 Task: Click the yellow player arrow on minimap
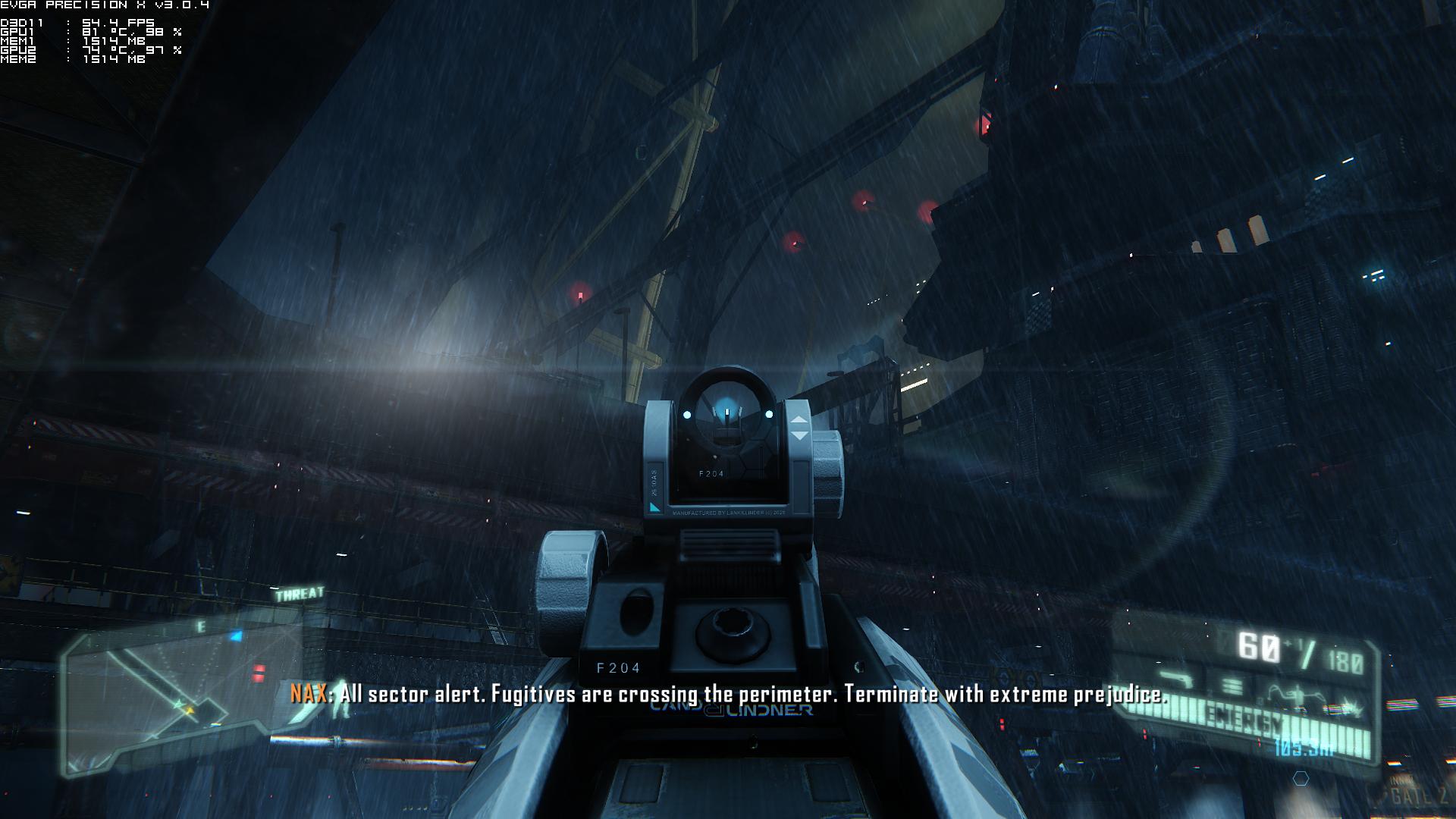coord(189,710)
